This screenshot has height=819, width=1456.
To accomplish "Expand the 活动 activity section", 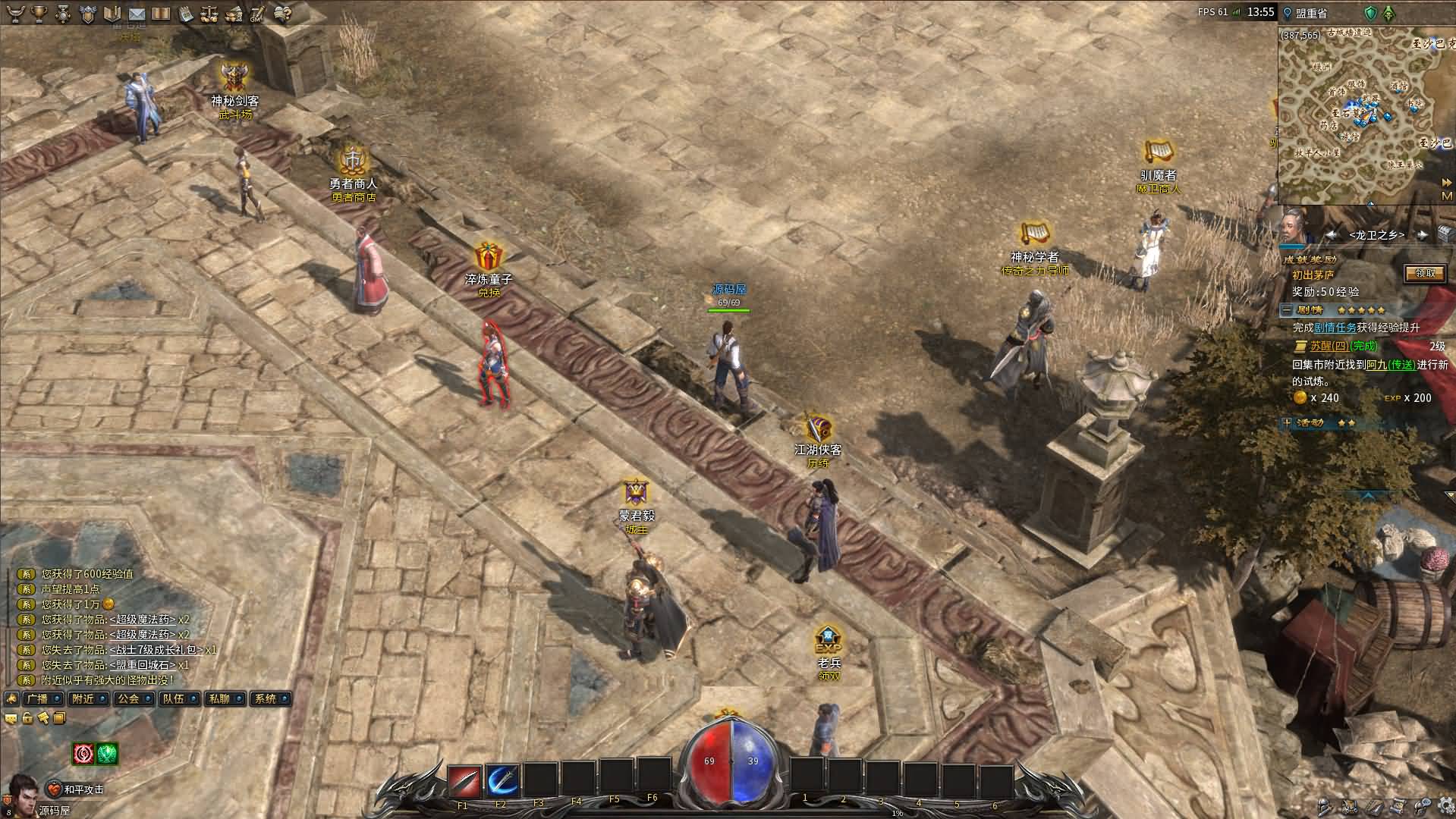I will [1287, 423].
